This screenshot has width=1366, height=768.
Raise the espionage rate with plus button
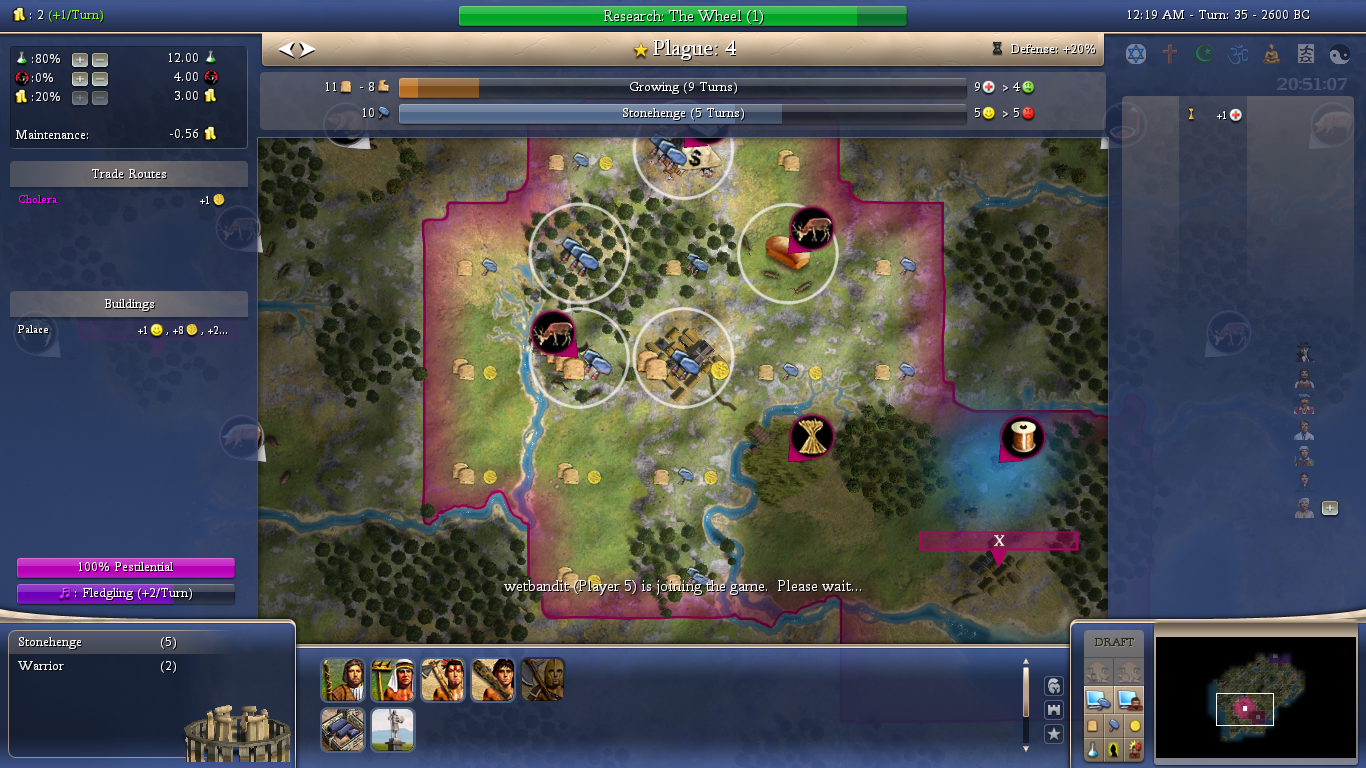point(80,78)
